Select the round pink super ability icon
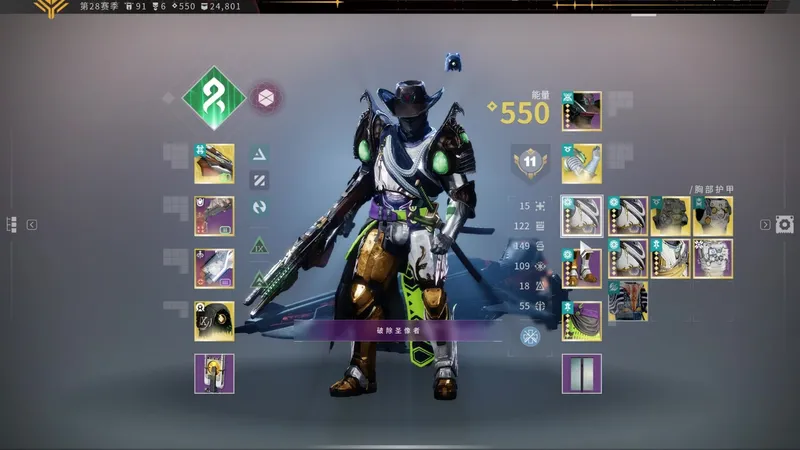800x450 pixels. [265, 98]
